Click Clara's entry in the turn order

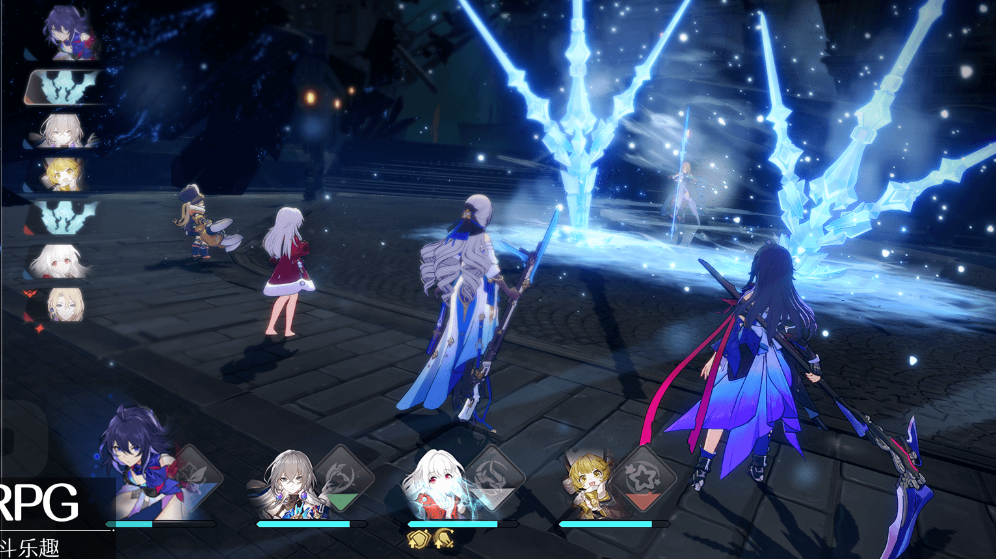tap(60, 262)
